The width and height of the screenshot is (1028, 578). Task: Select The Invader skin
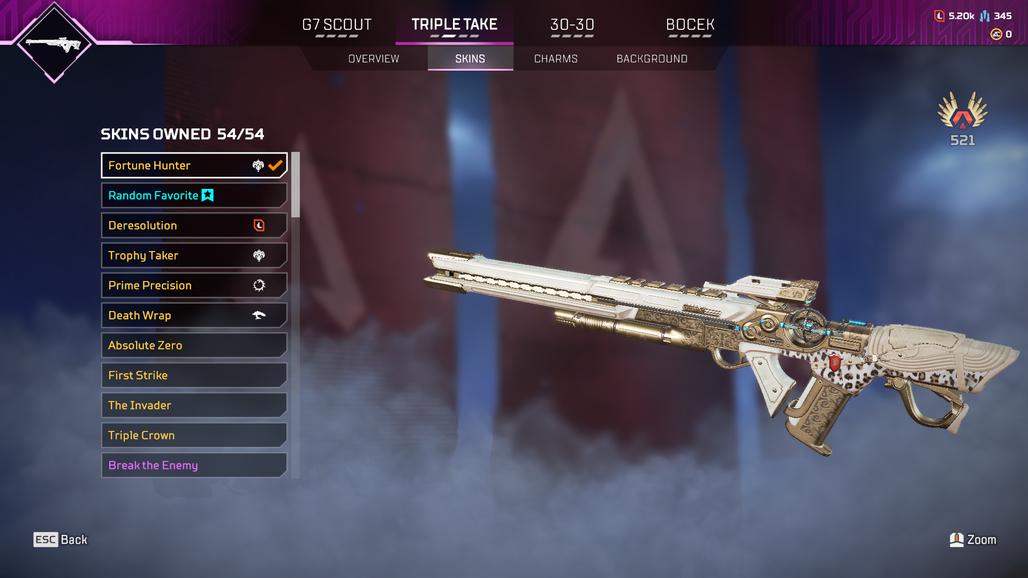point(194,405)
